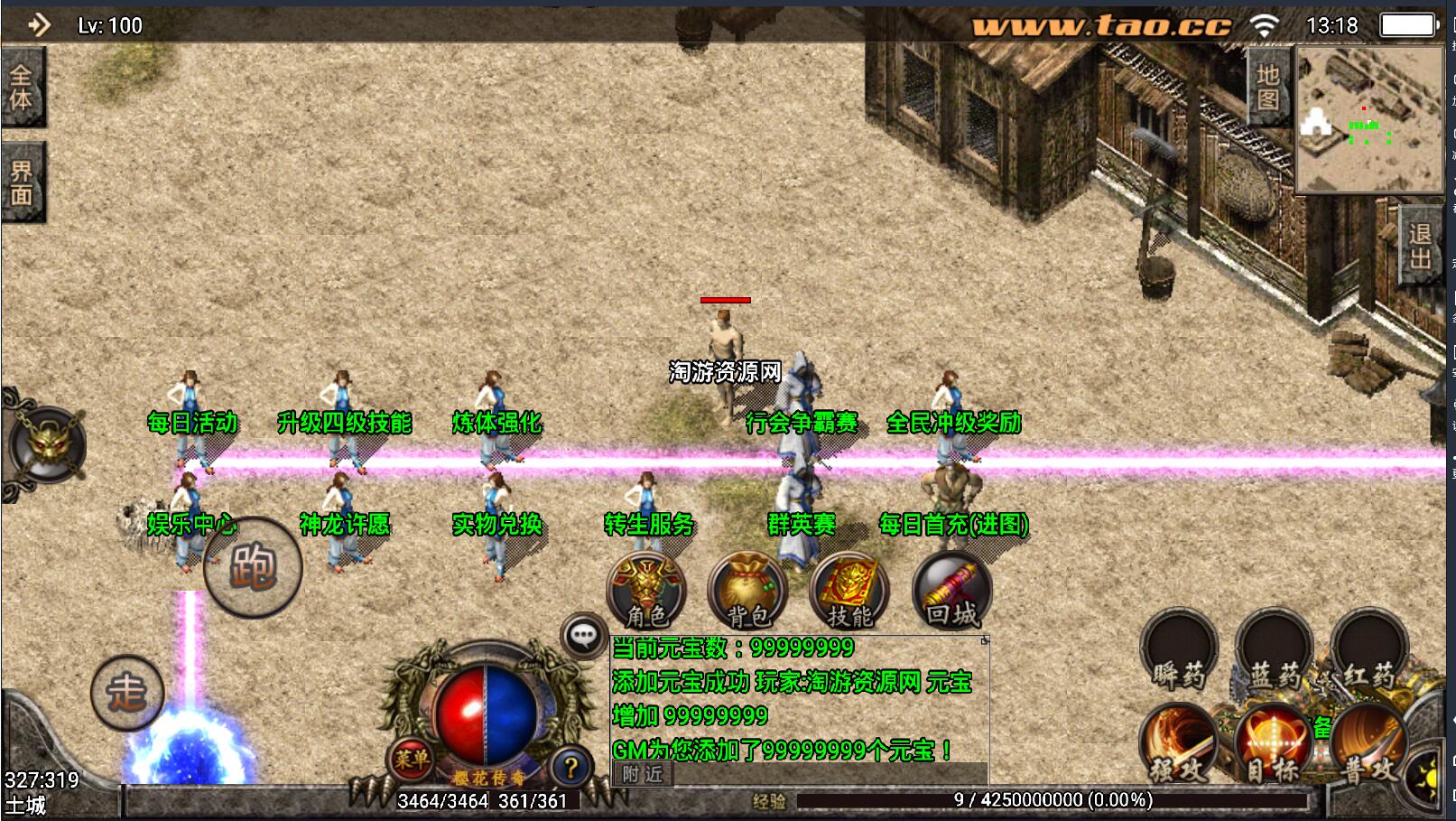1456x821 pixels.
Task: Activate the 强攻 forced attack skill
Action: click(1178, 744)
